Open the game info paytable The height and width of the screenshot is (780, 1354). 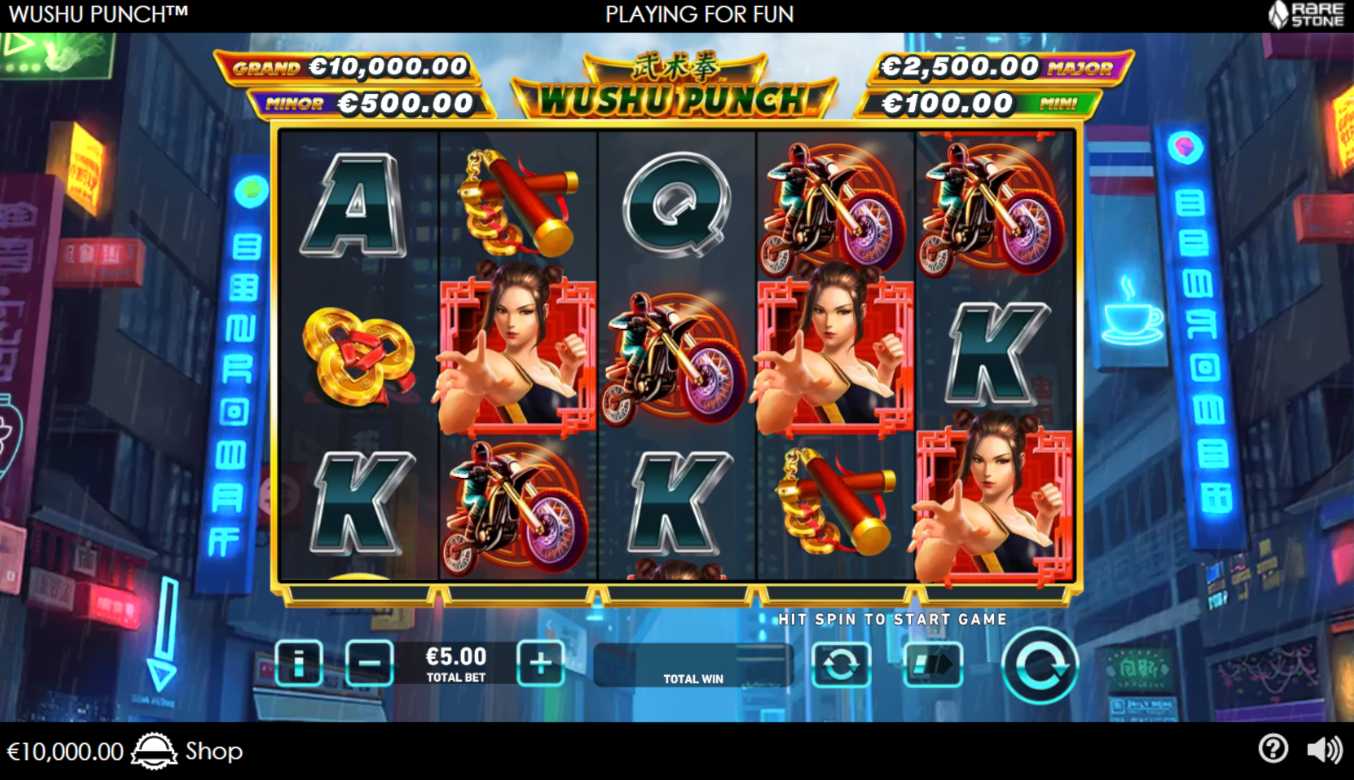click(x=298, y=663)
